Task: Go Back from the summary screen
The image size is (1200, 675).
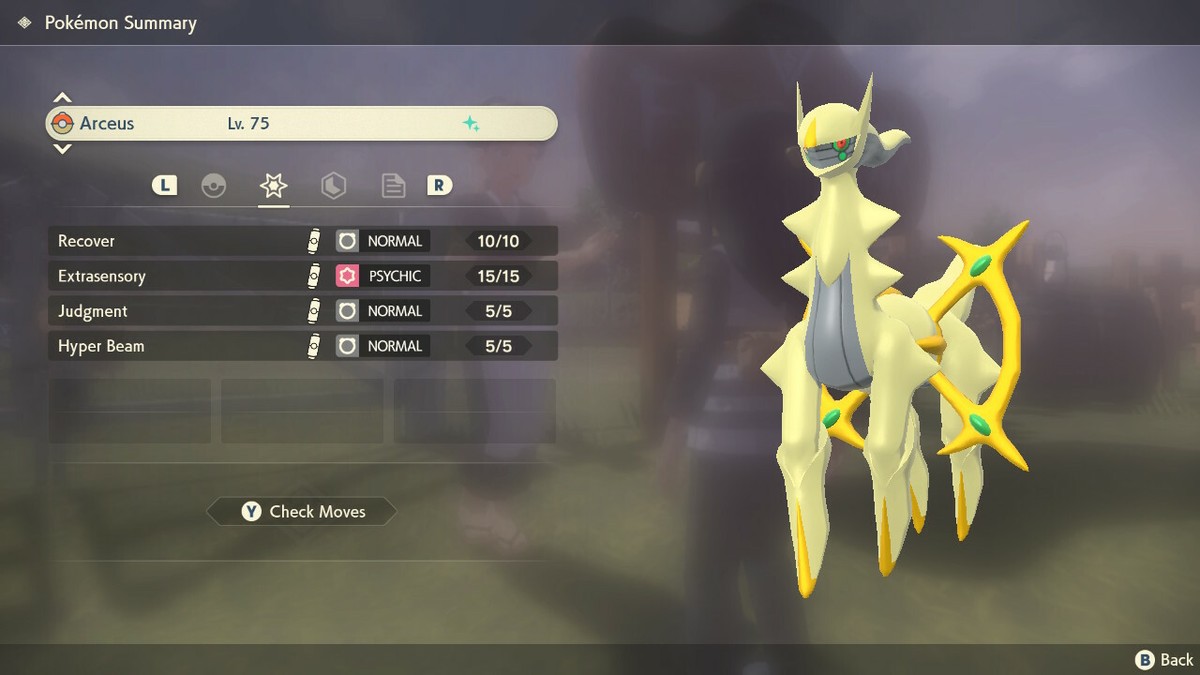Action: pos(1164,659)
